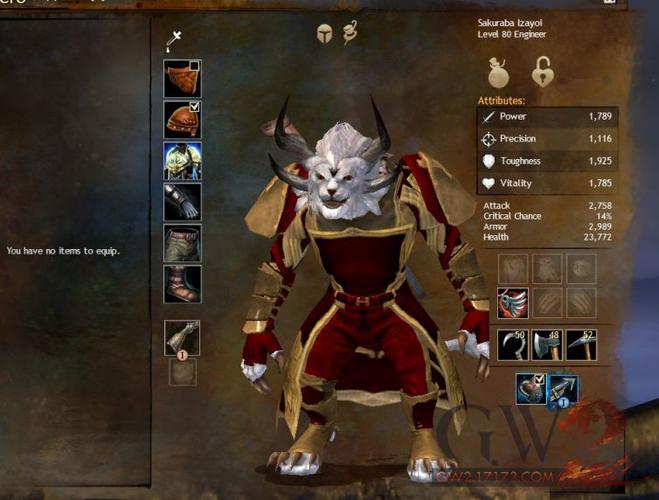The image size is (659, 500).
Task: Select the red winged back item slot
Action: tap(513, 304)
